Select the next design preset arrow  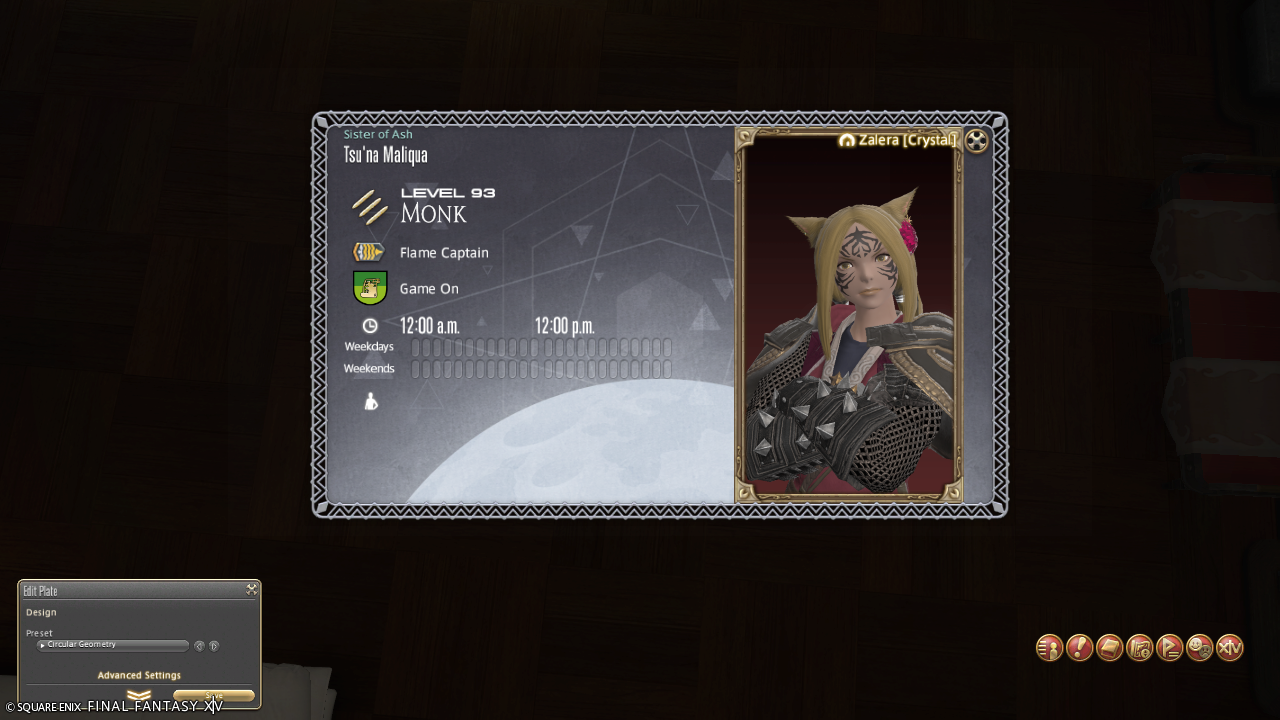214,646
